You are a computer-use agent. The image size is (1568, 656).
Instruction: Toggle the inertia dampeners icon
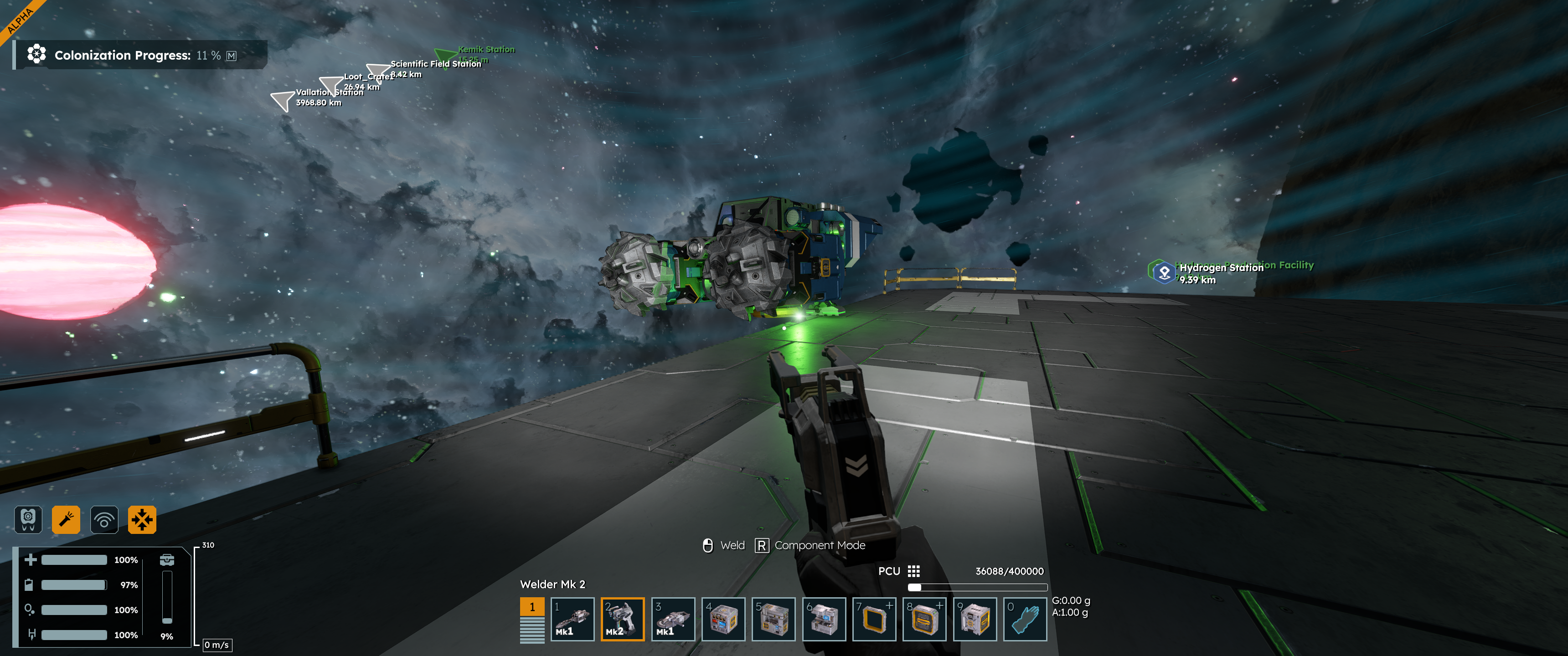click(x=142, y=520)
